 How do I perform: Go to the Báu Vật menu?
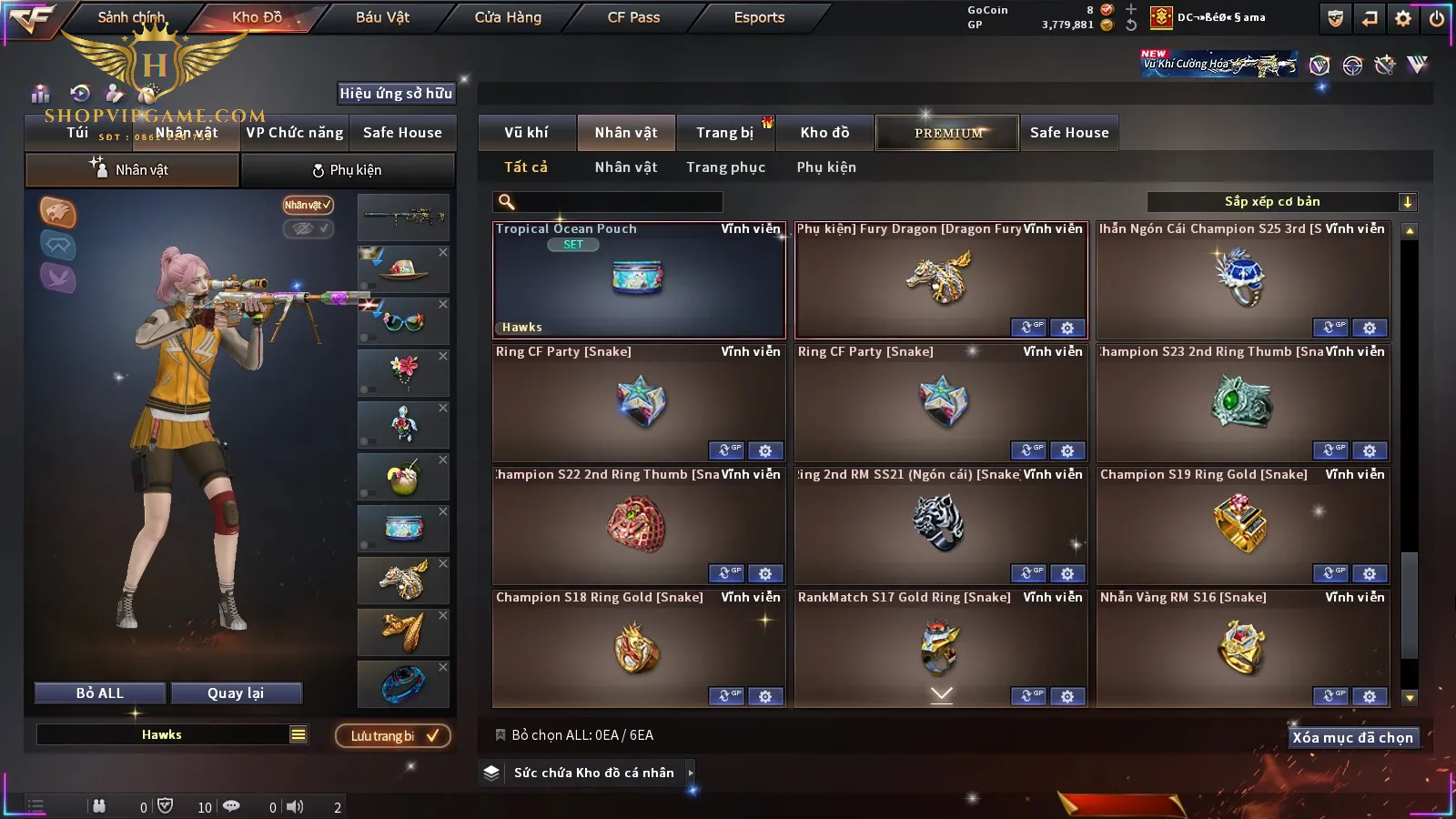tap(382, 17)
